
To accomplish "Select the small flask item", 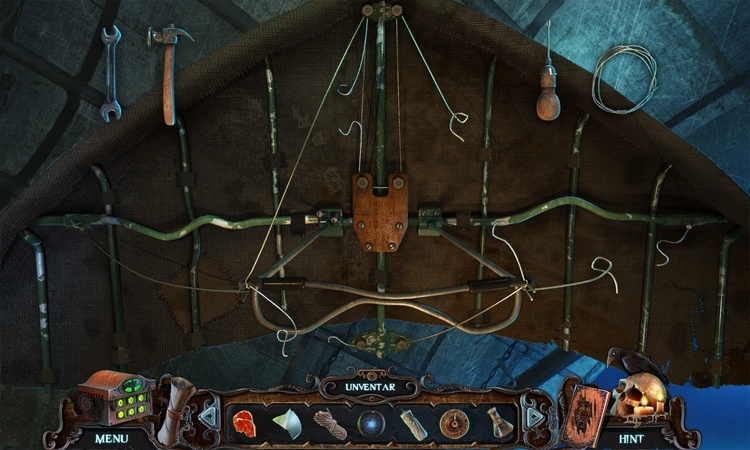I will tap(496, 422).
